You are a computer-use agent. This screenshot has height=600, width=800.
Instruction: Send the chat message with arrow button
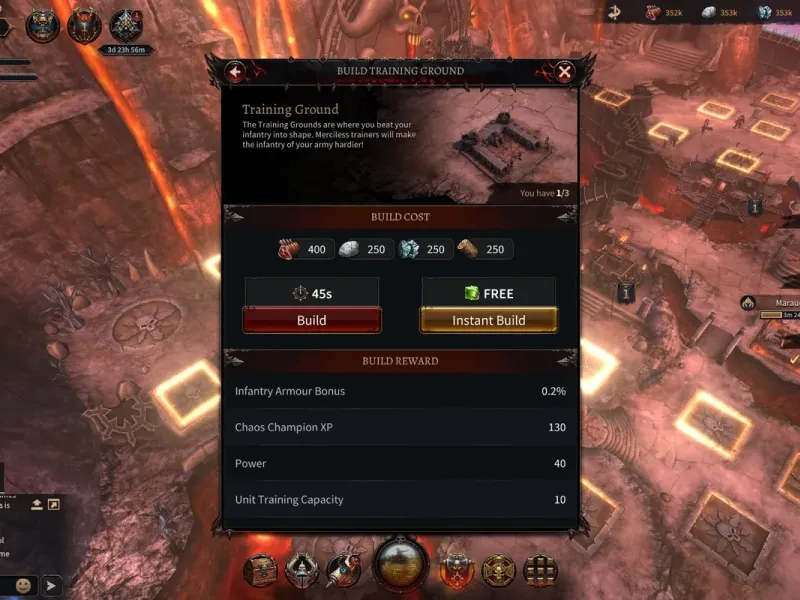coord(50,585)
